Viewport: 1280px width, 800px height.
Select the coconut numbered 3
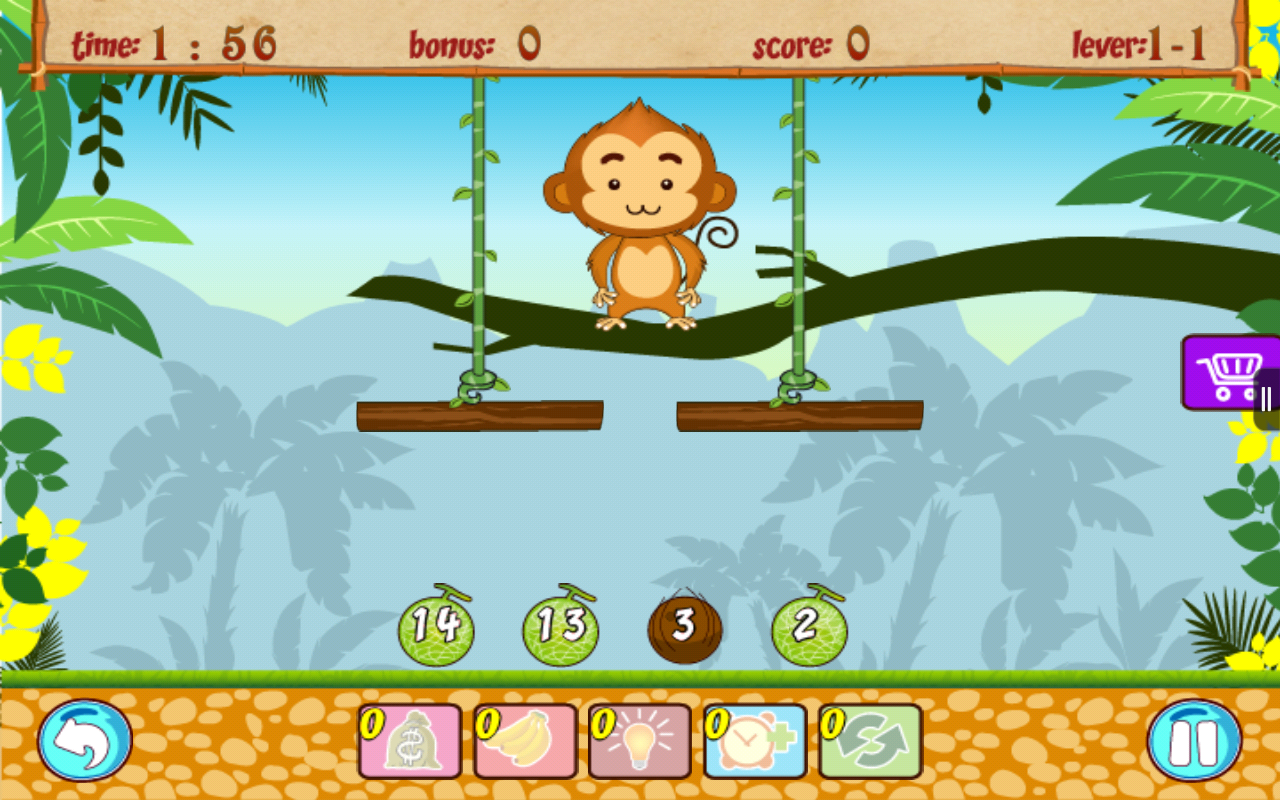tap(685, 628)
